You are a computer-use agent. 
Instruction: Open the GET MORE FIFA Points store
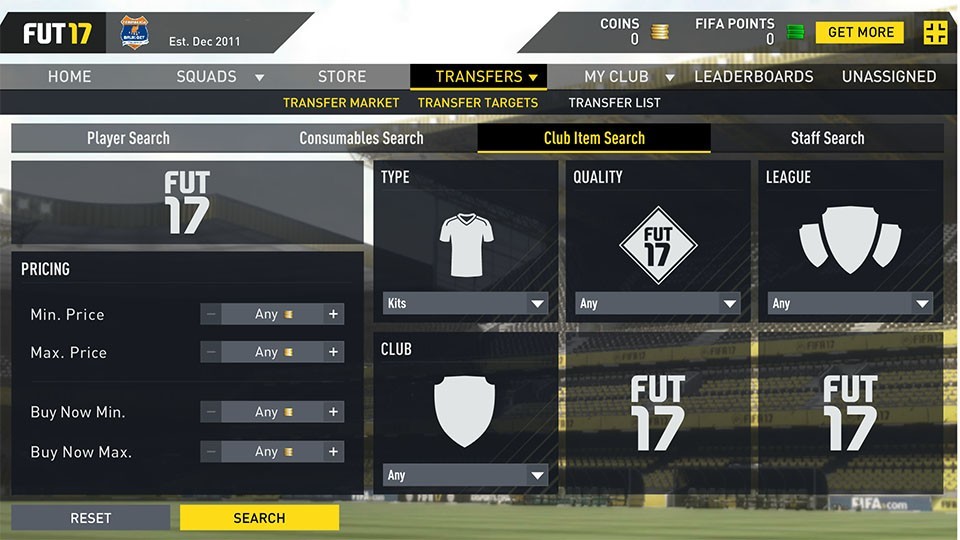tap(859, 32)
